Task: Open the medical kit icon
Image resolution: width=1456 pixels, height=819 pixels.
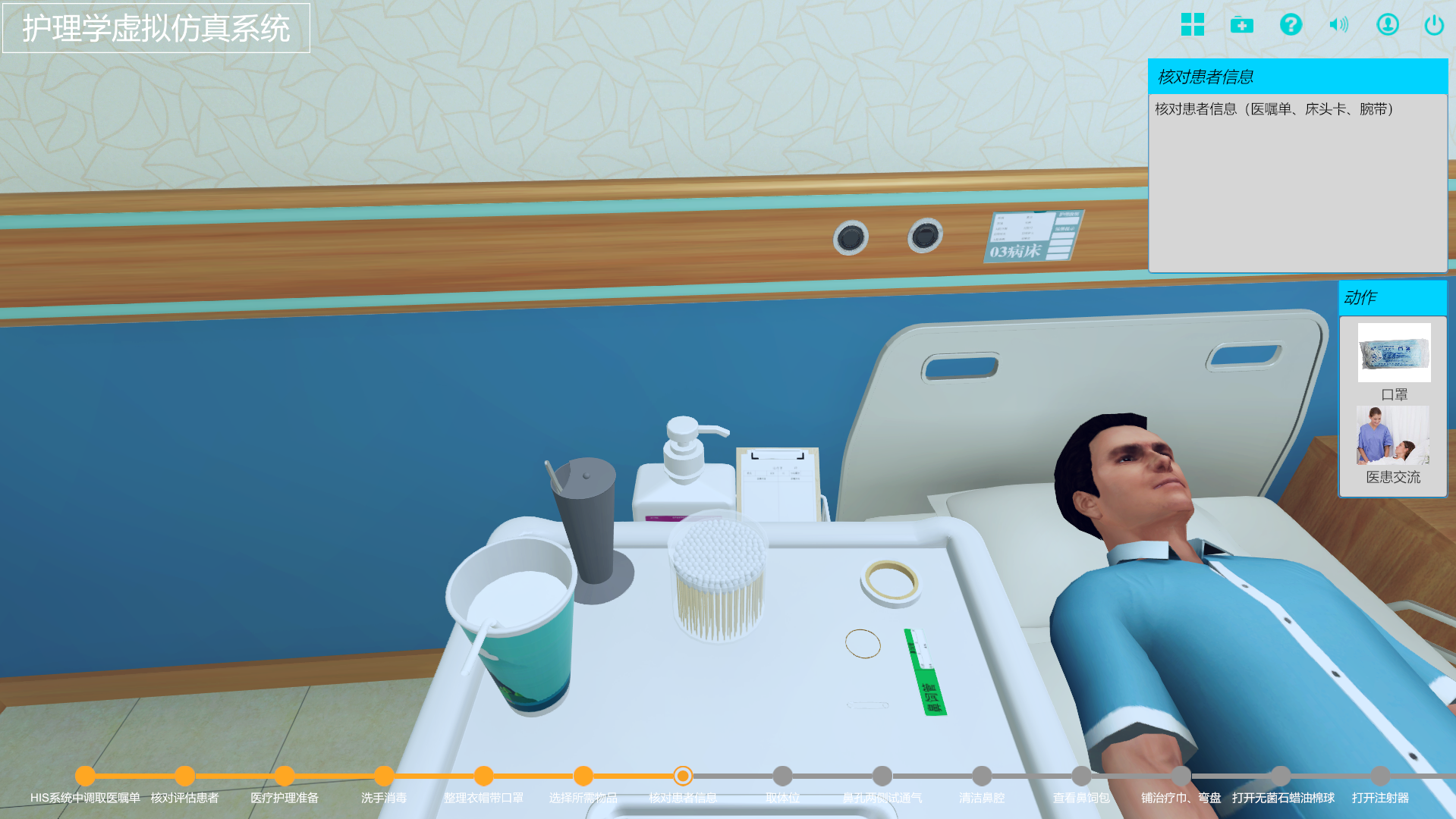Action: click(x=1241, y=25)
